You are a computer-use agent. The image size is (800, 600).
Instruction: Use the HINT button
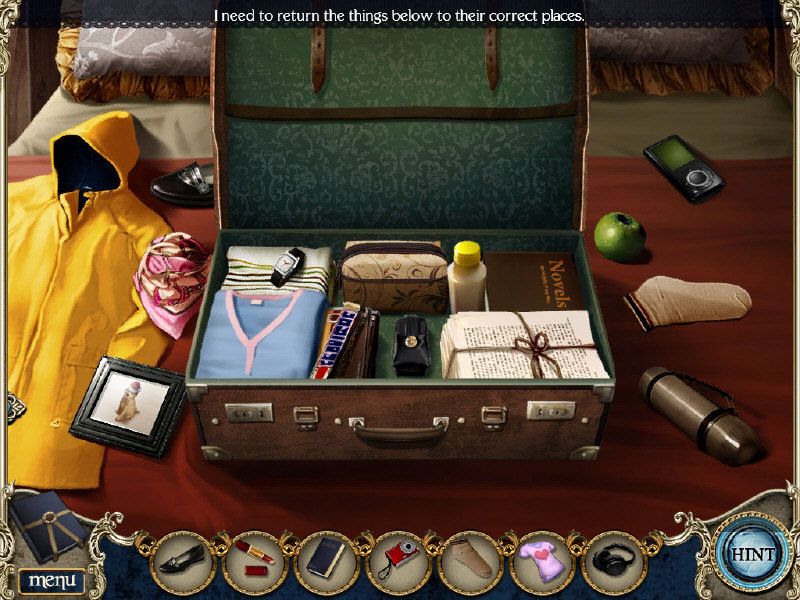click(x=752, y=551)
